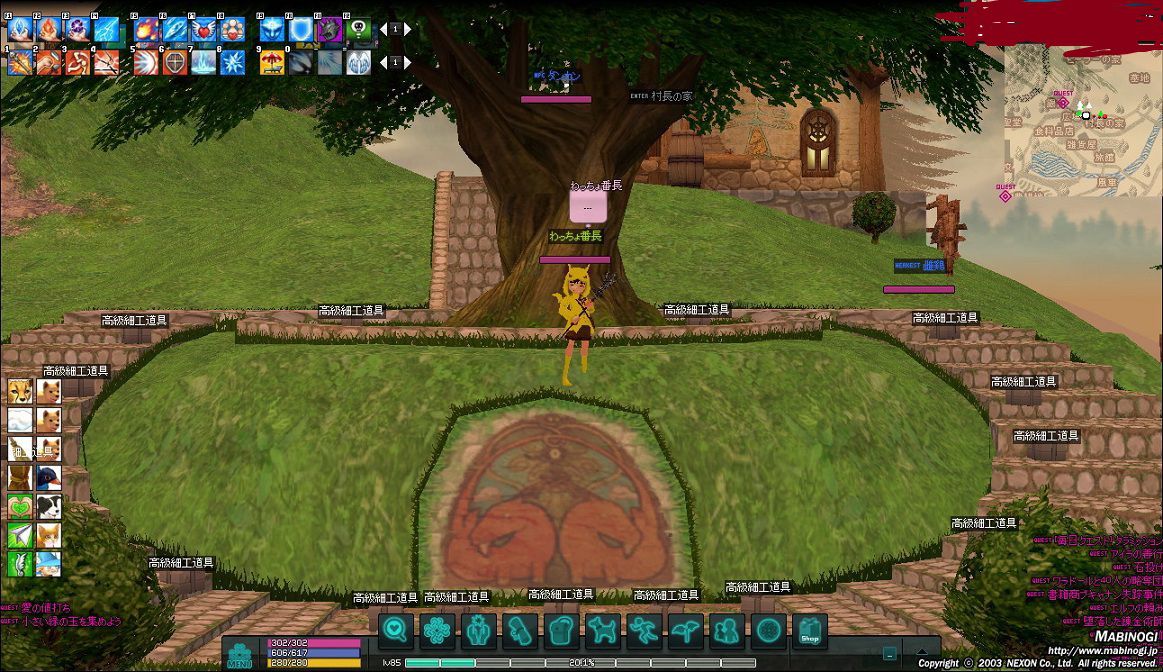Click the heart magnifier search icon
1163x672 pixels.
pos(396,630)
